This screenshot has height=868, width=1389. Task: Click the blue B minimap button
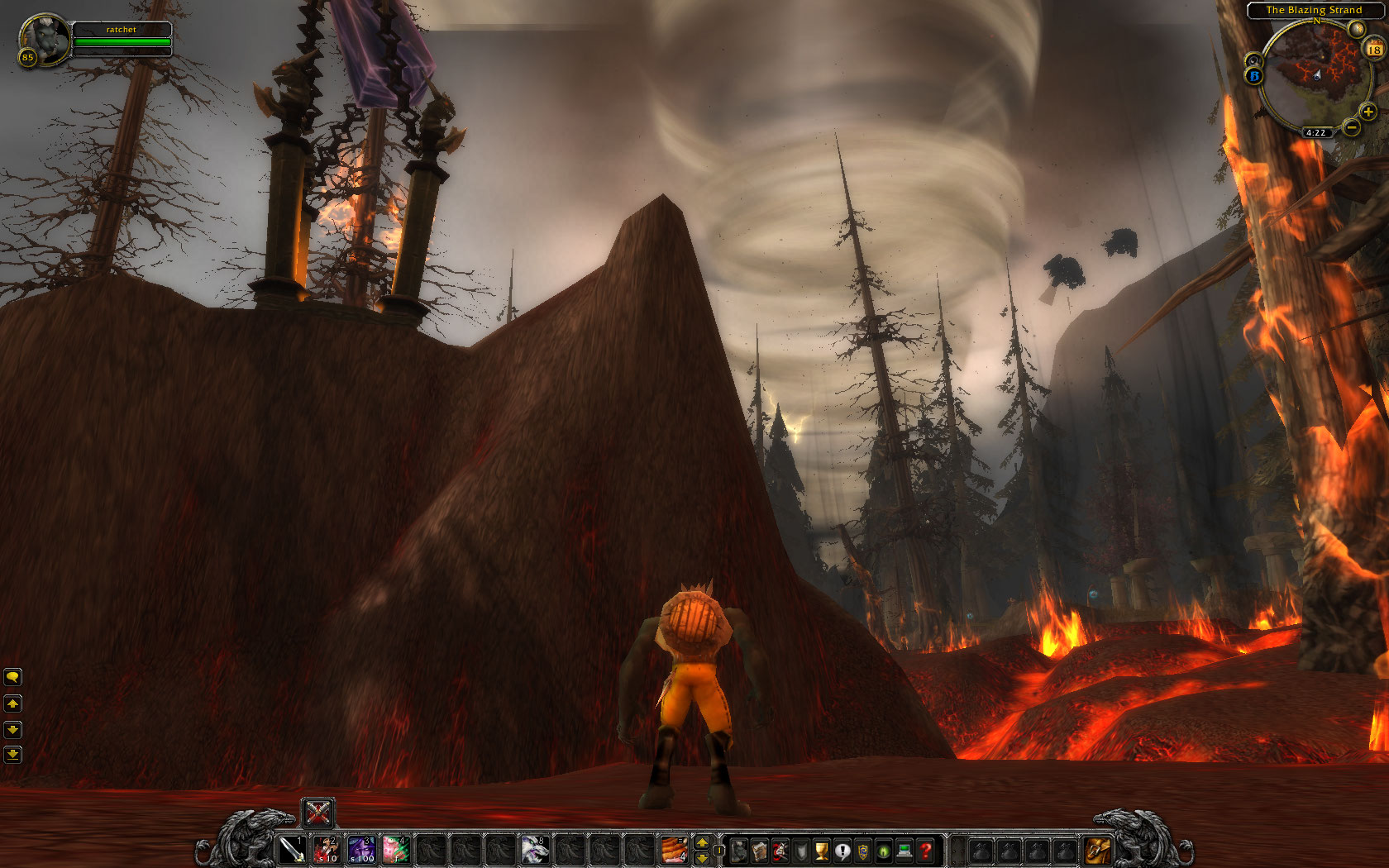(x=1254, y=76)
